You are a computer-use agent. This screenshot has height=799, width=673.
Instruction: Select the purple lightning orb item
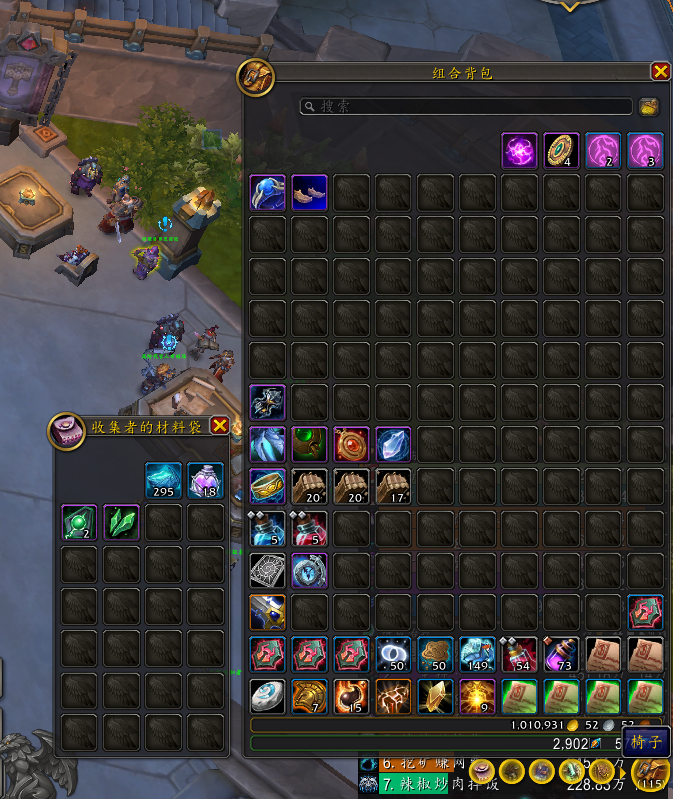tap(519, 151)
